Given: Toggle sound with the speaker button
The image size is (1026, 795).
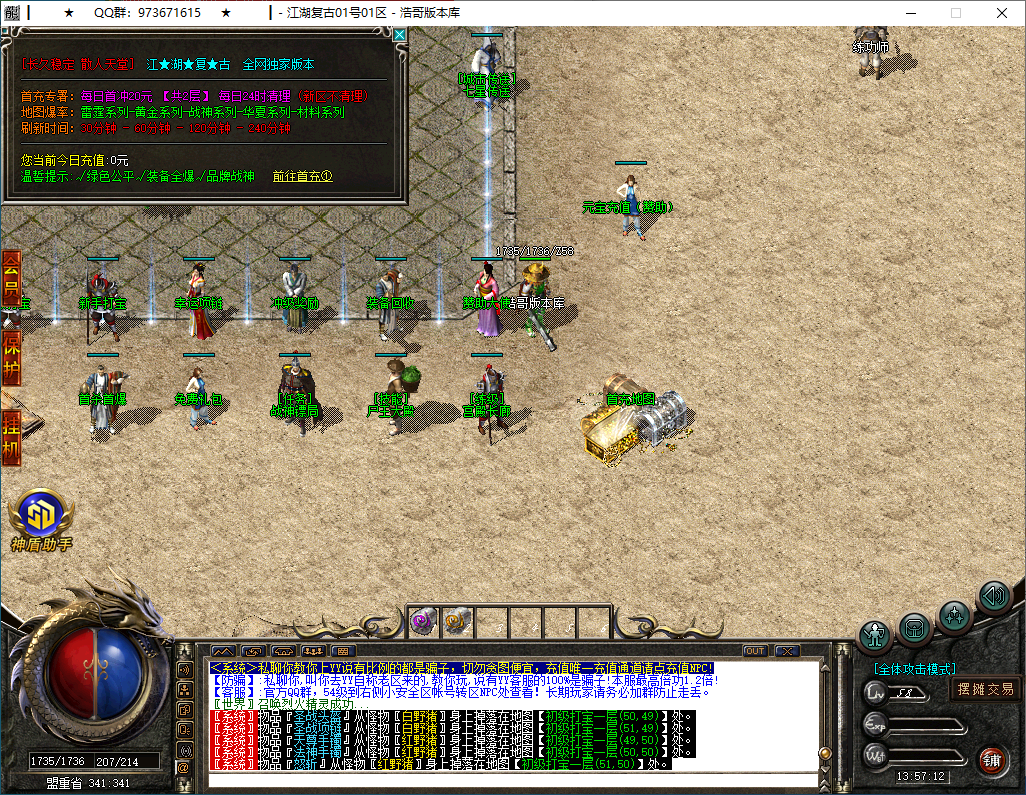Looking at the screenshot, I should (993, 597).
